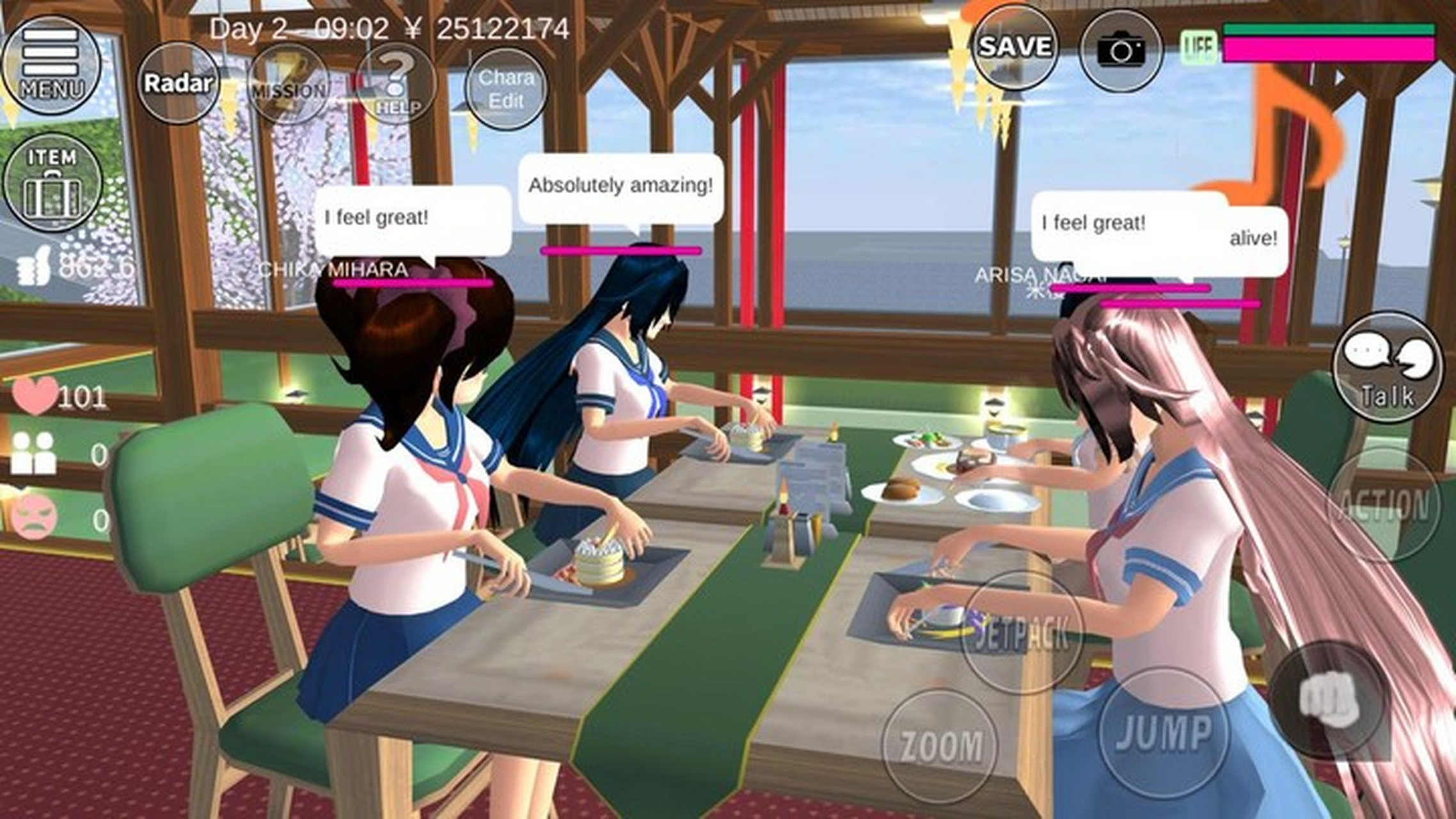Toggle the Radar button
The image size is (1456, 819).
click(178, 83)
